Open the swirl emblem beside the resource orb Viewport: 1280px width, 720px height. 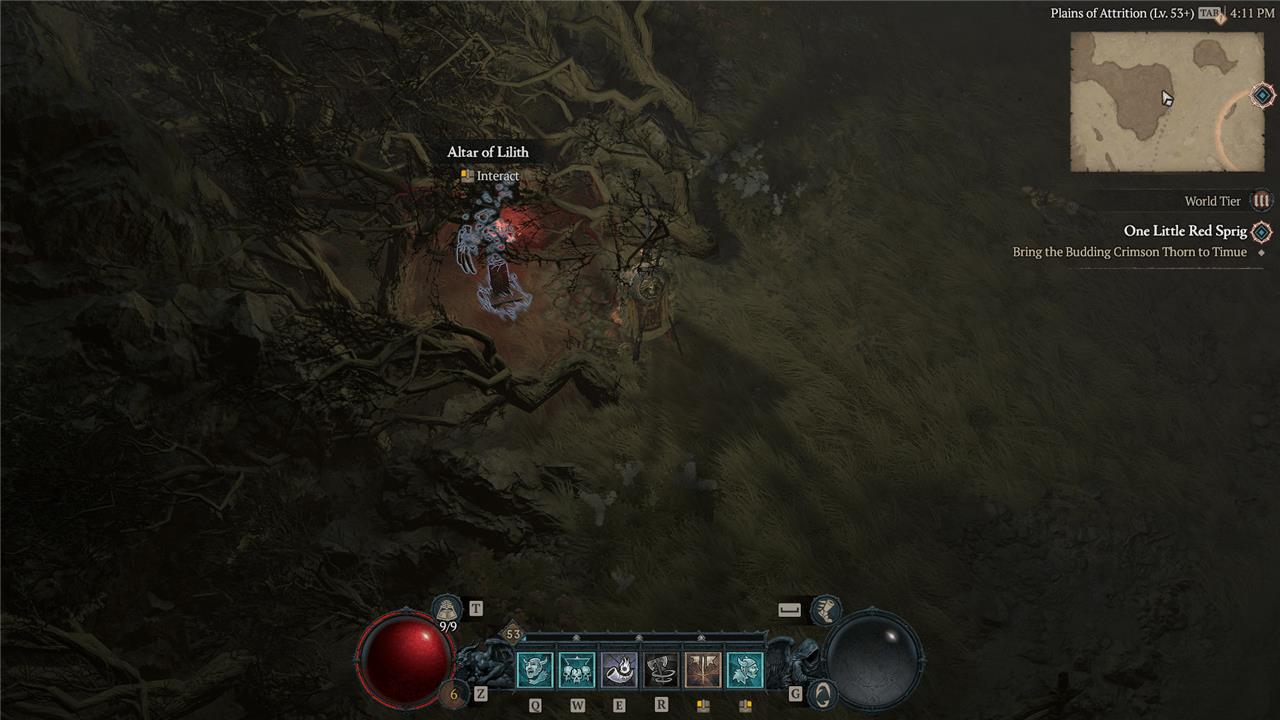pyautogui.click(x=821, y=694)
